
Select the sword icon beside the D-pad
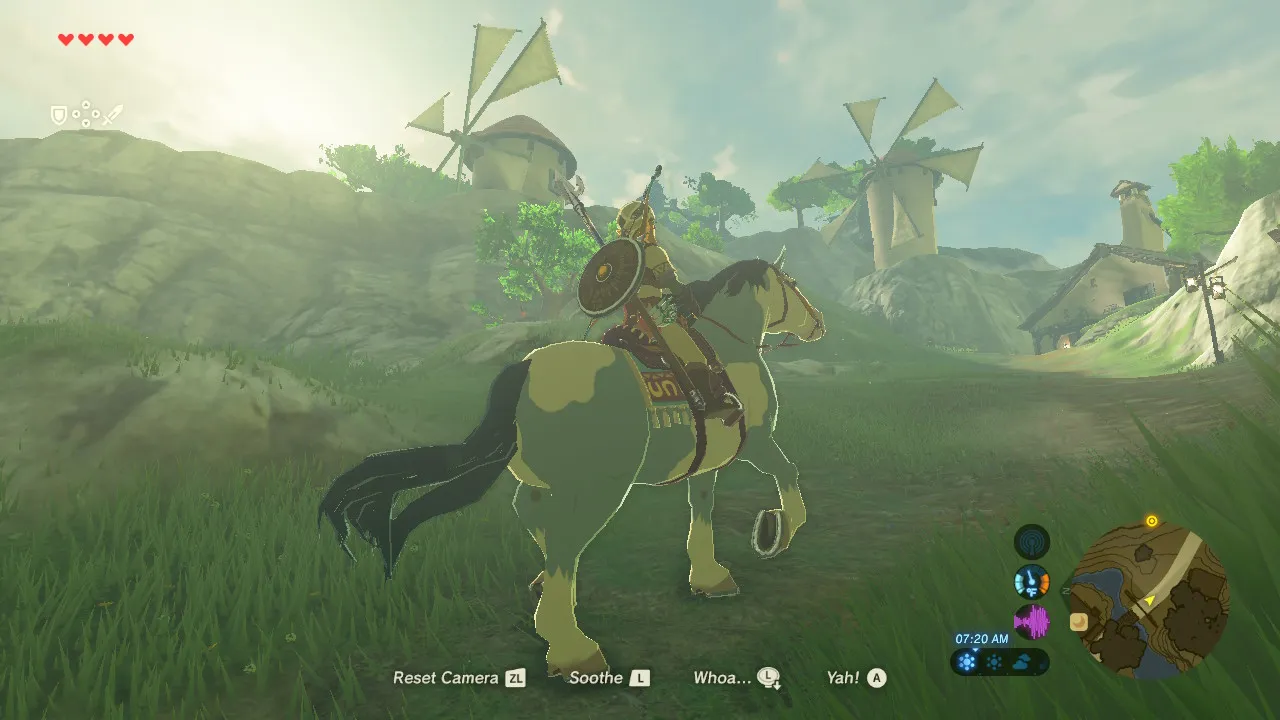[113, 114]
